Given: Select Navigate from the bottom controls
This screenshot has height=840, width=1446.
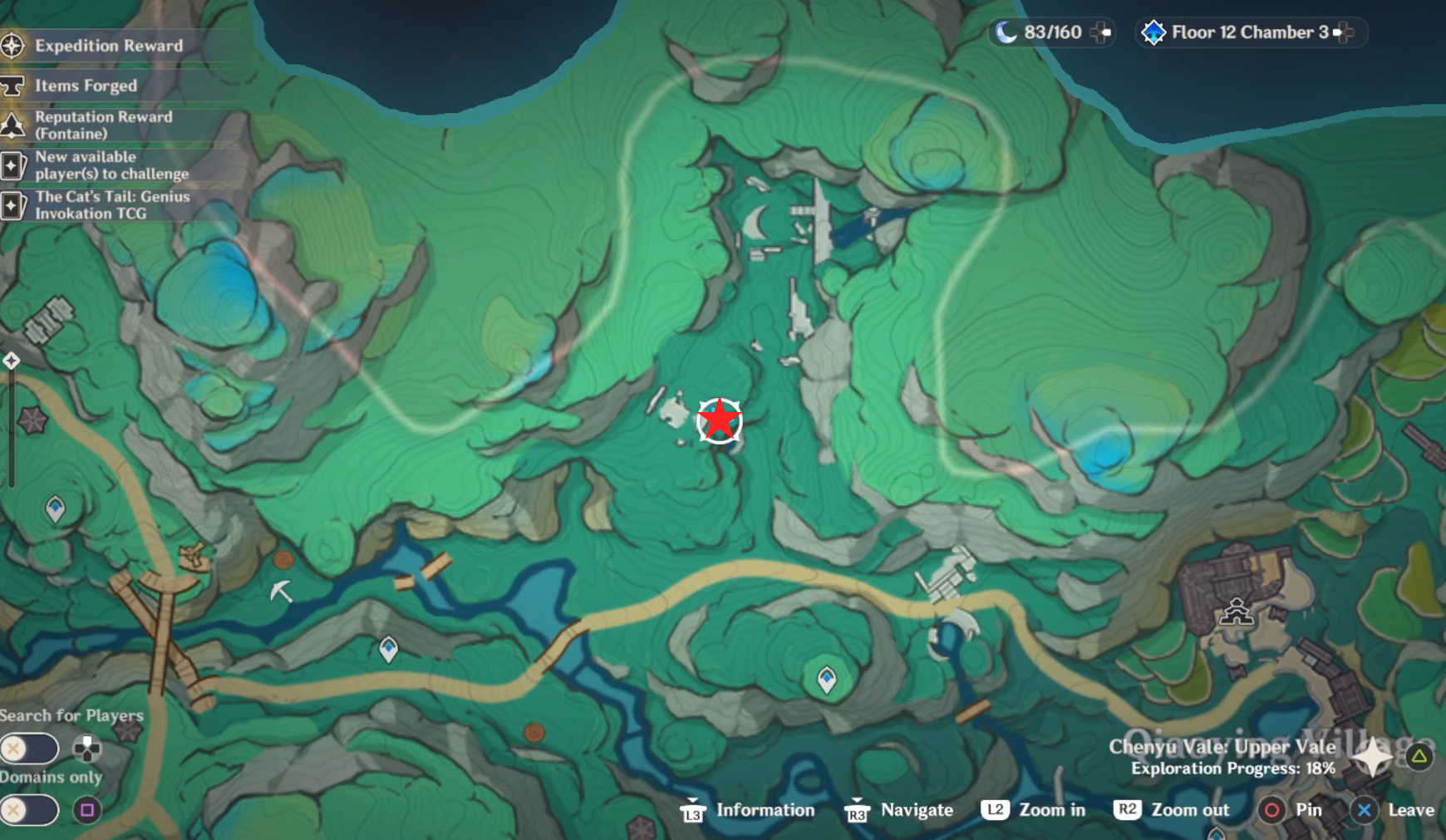Looking at the screenshot, I should click(x=917, y=810).
